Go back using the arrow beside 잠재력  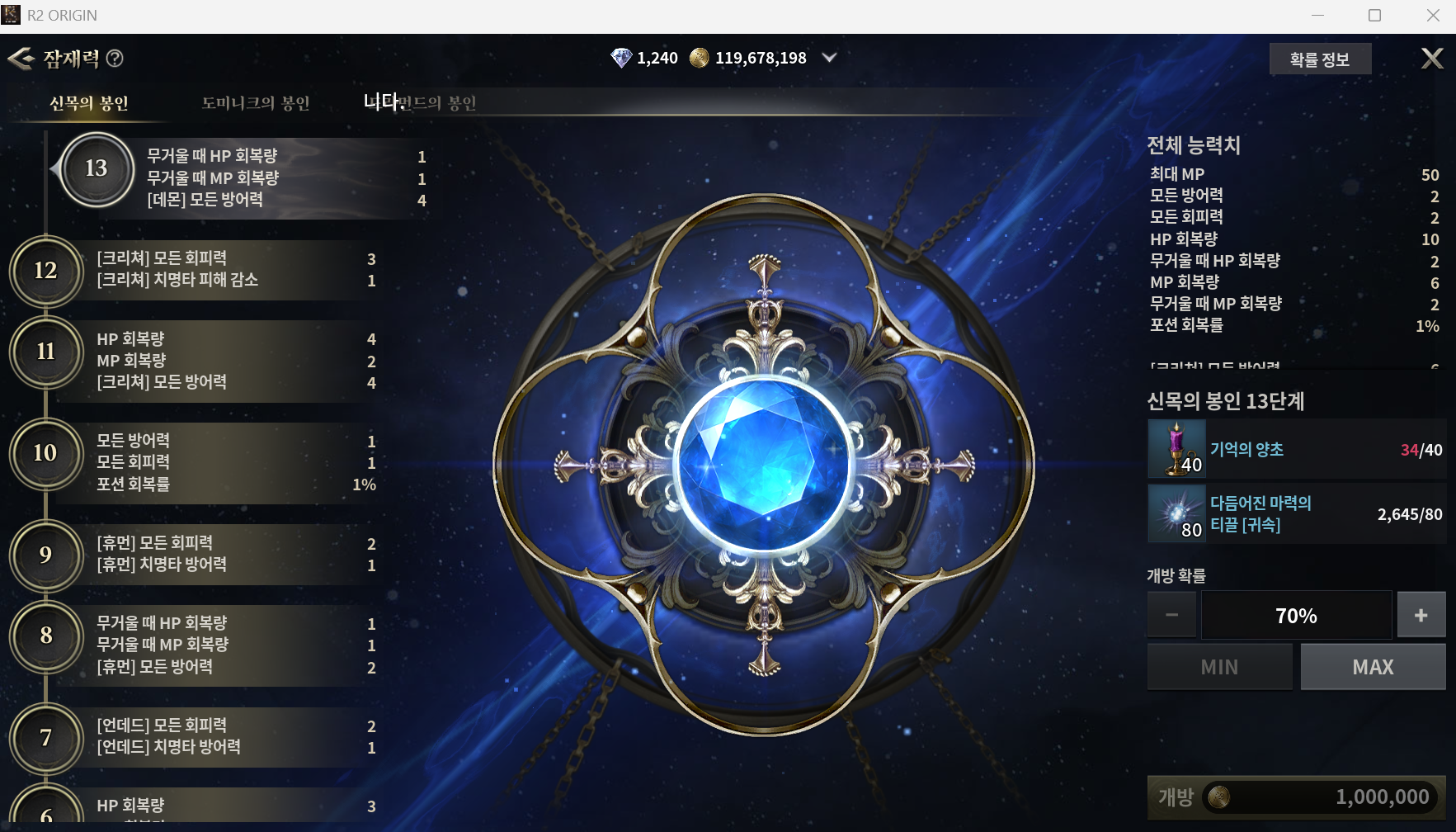[21, 58]
